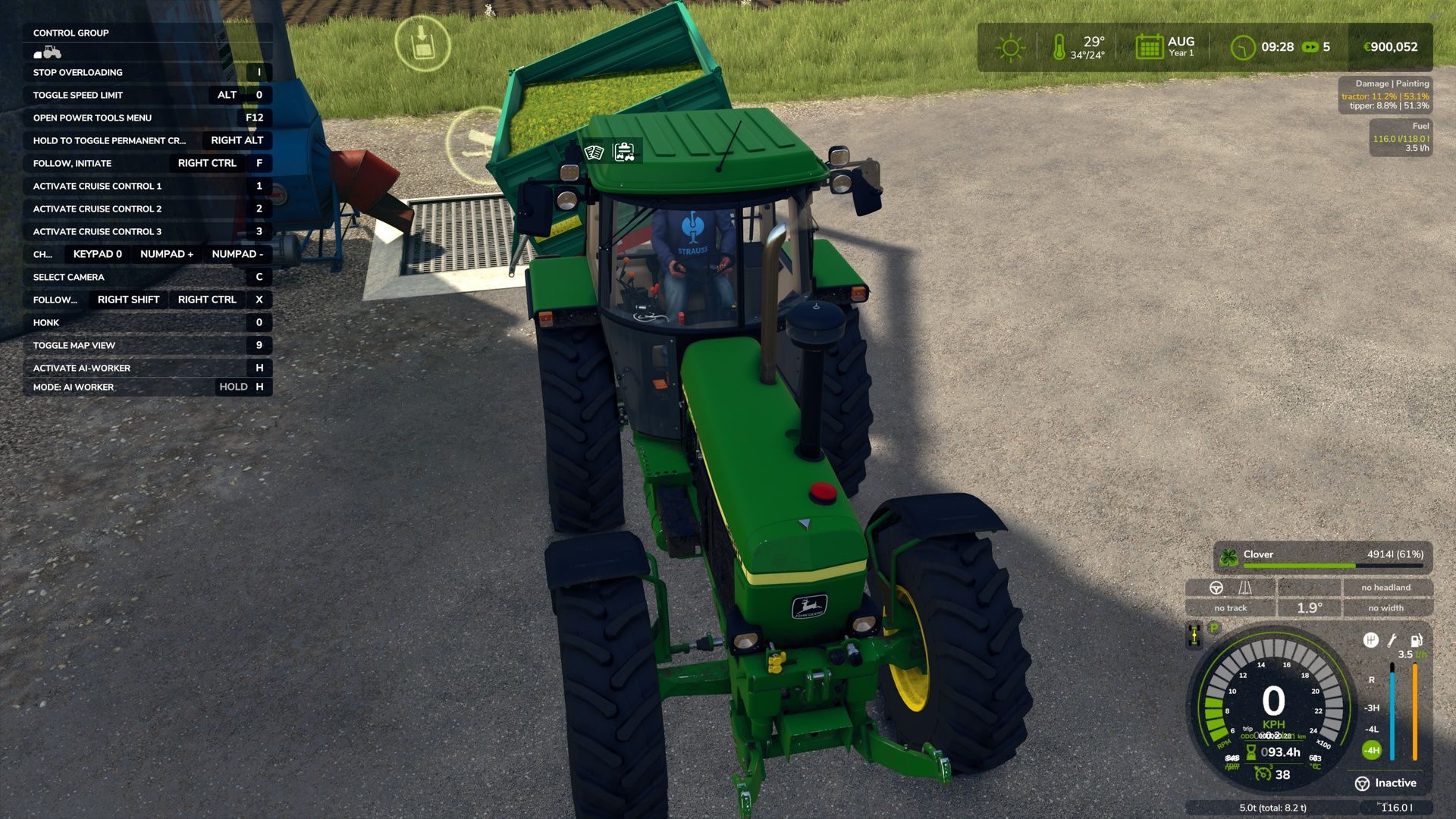
Task: Click the green parking brake P indicator
Action: [x=1214, y=629]
